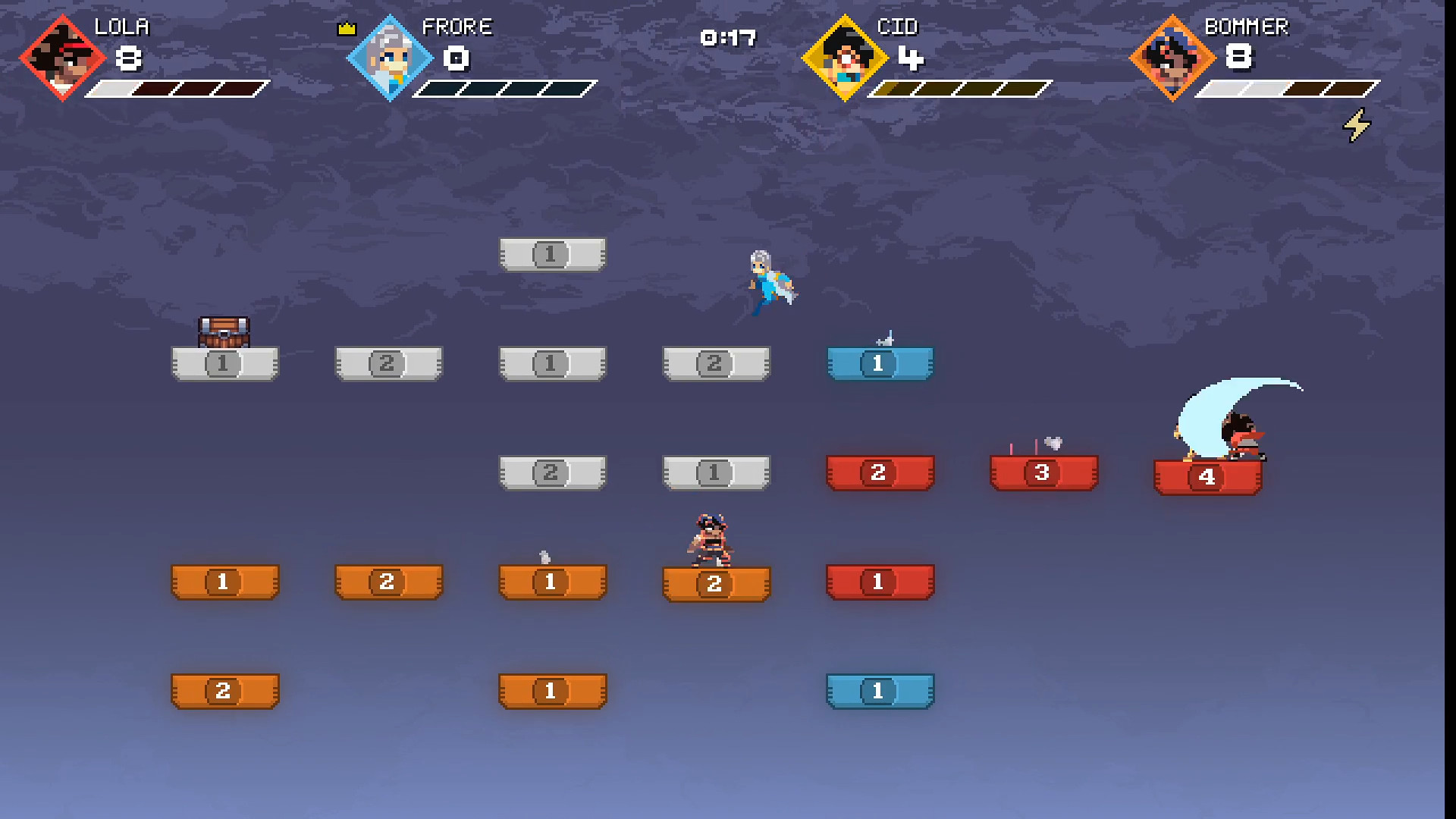Select the gray platform numbered 1 at top

point(552,255)
